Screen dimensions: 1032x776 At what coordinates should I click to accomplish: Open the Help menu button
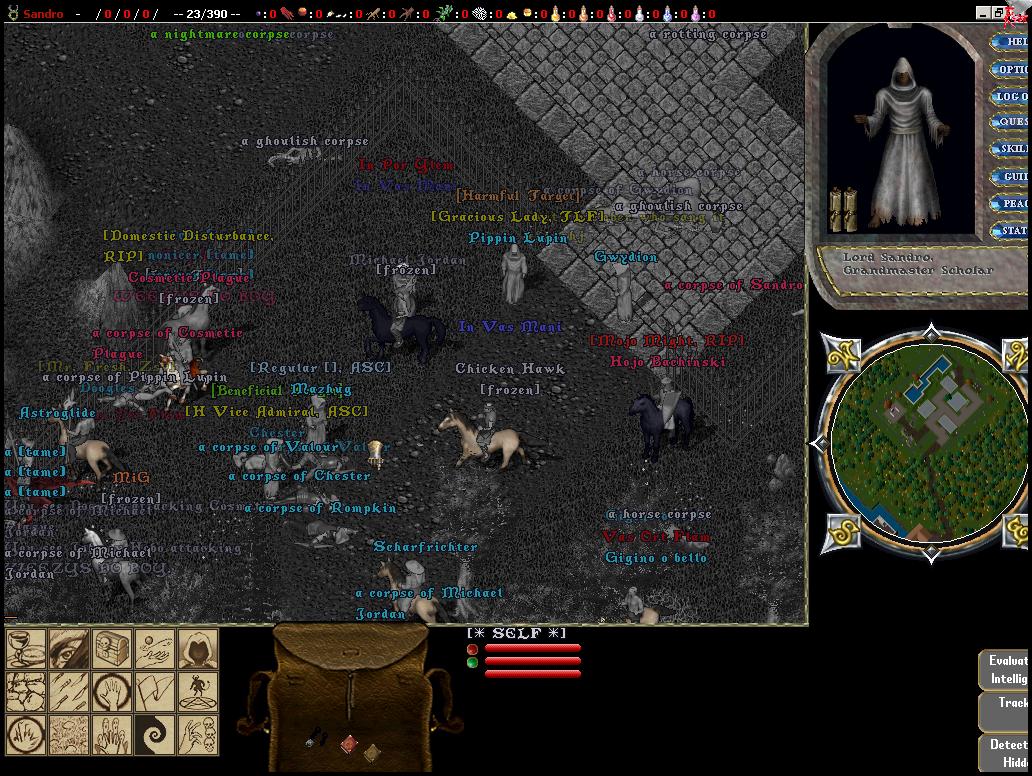(x=1011, y=43)
